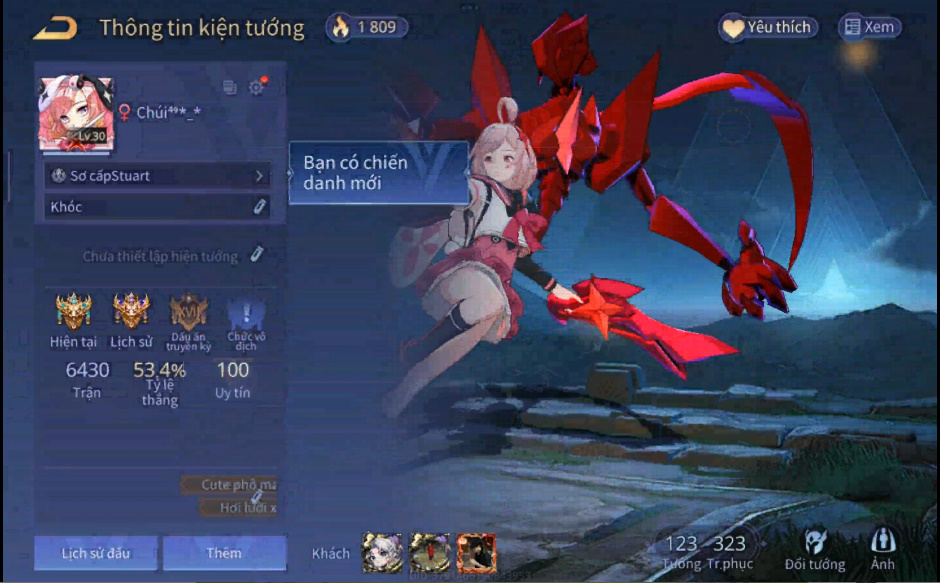Screen dimensions: 940x583
Task: View the Lịch sử rank badge
Action: click(131, 312)
